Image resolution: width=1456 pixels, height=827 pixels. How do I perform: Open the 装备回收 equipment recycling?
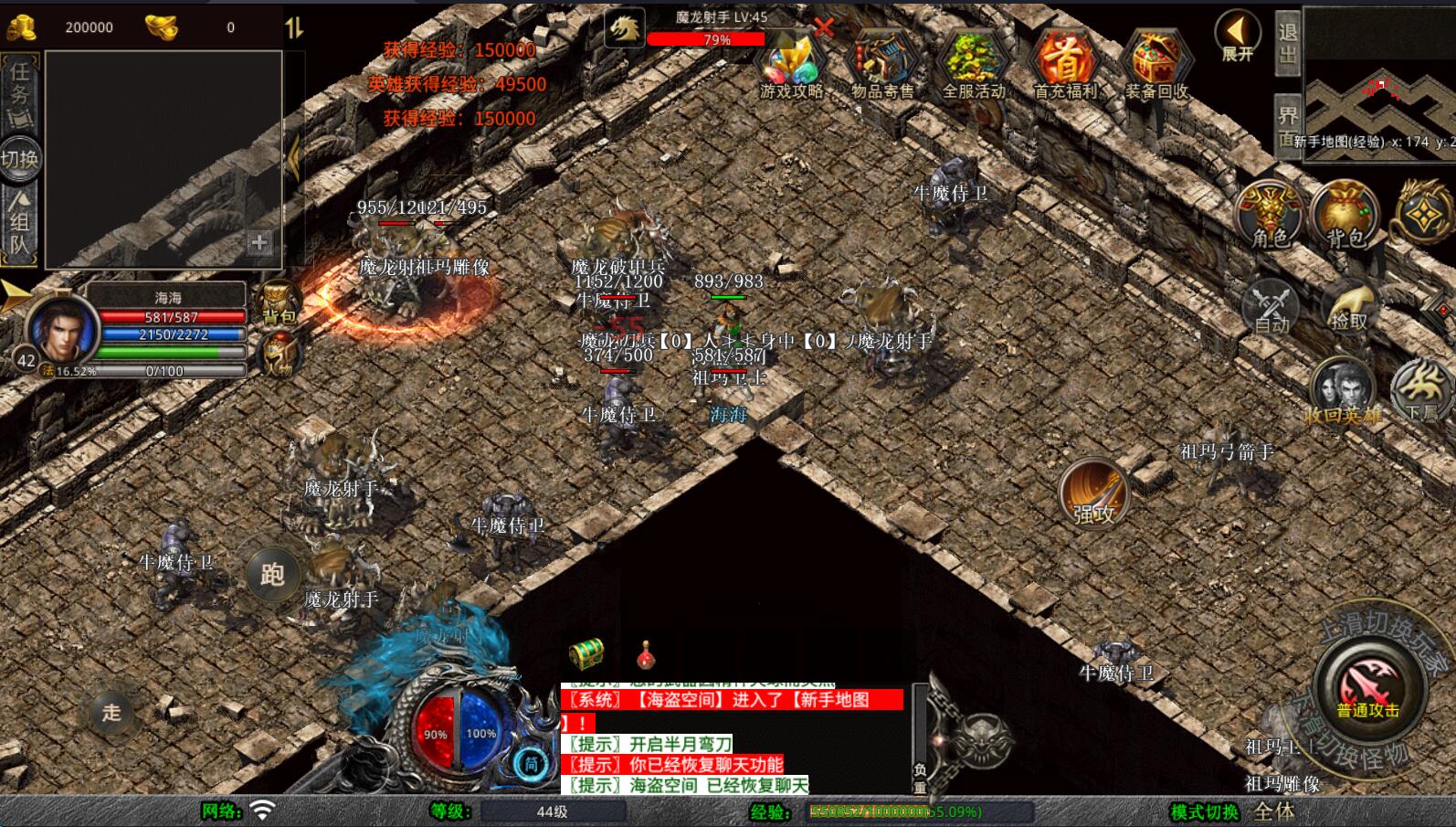(1156, 65)
